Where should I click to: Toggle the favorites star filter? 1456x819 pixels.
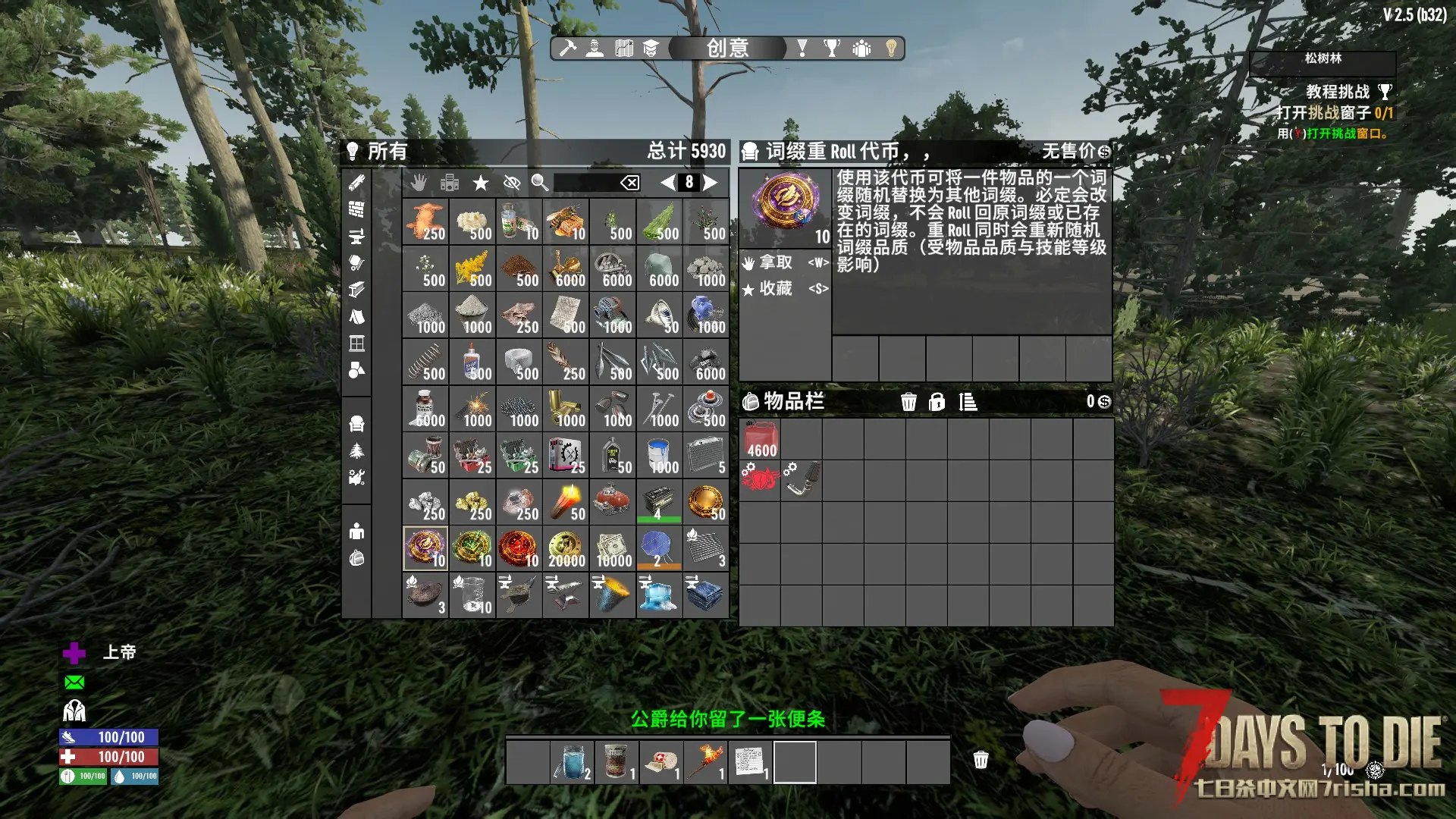click(x=480, y=183)
